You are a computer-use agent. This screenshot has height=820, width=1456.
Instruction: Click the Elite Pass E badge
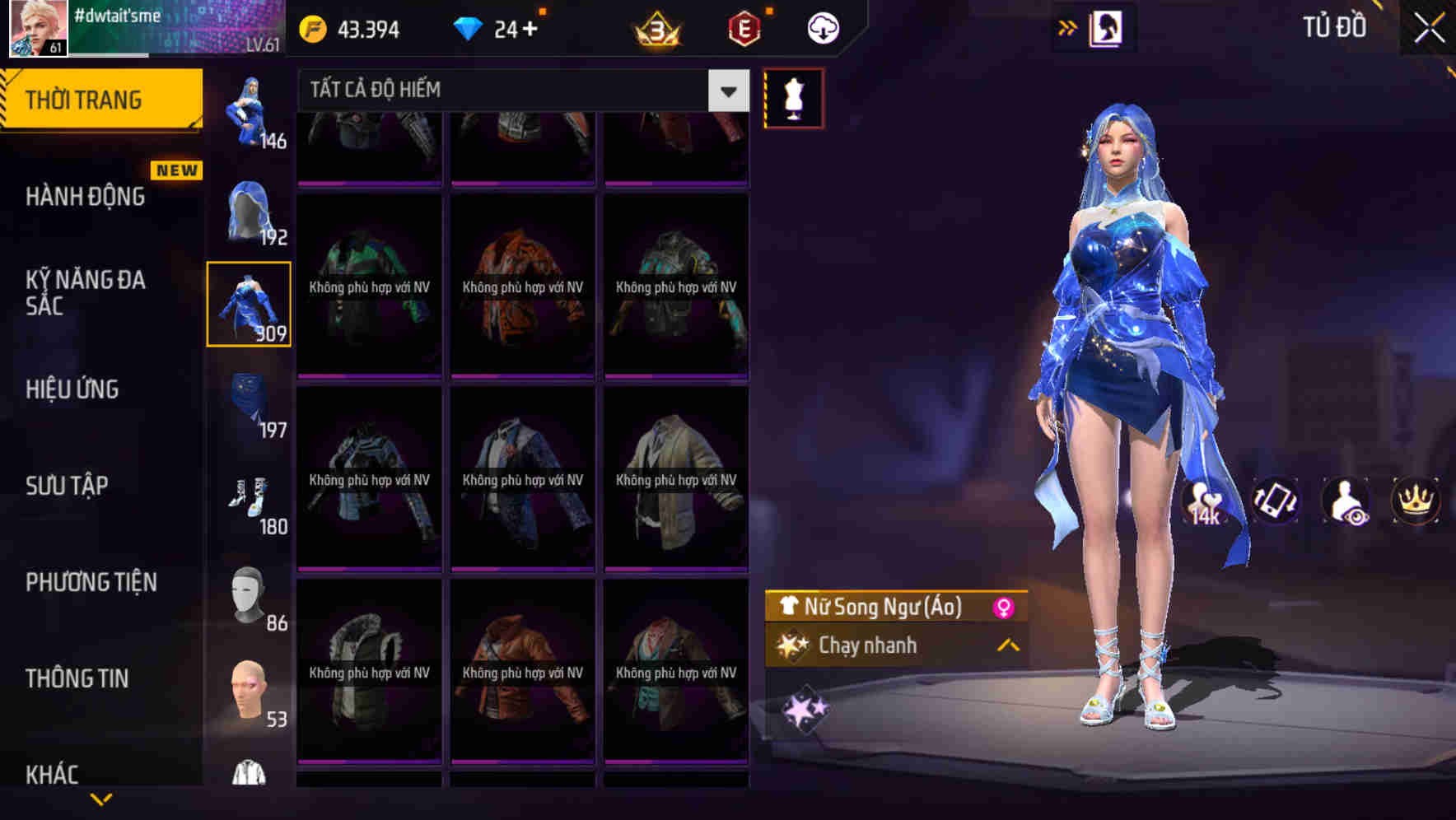click(745, 27)
